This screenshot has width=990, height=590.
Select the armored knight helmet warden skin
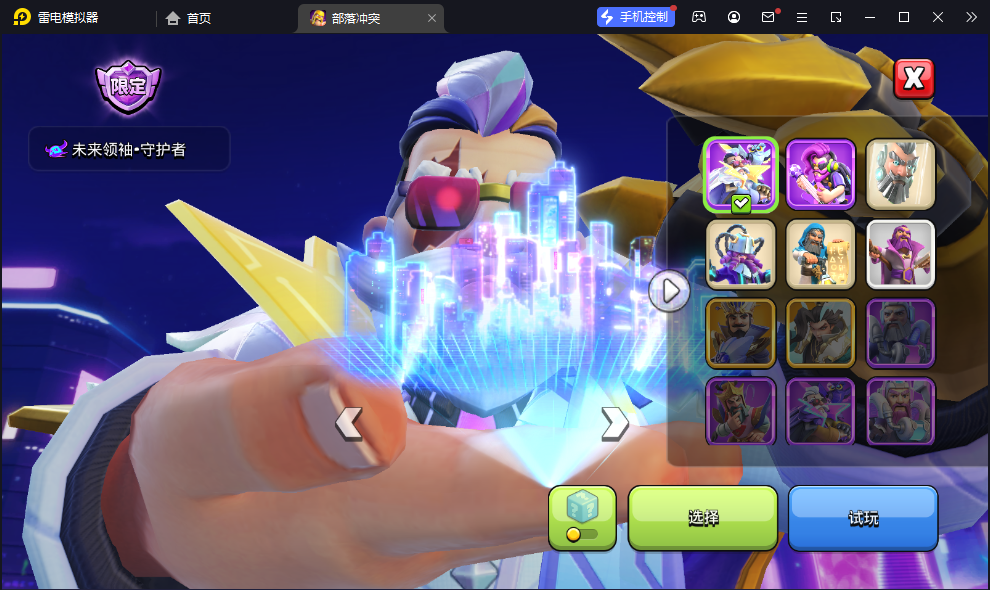point(740,254)
